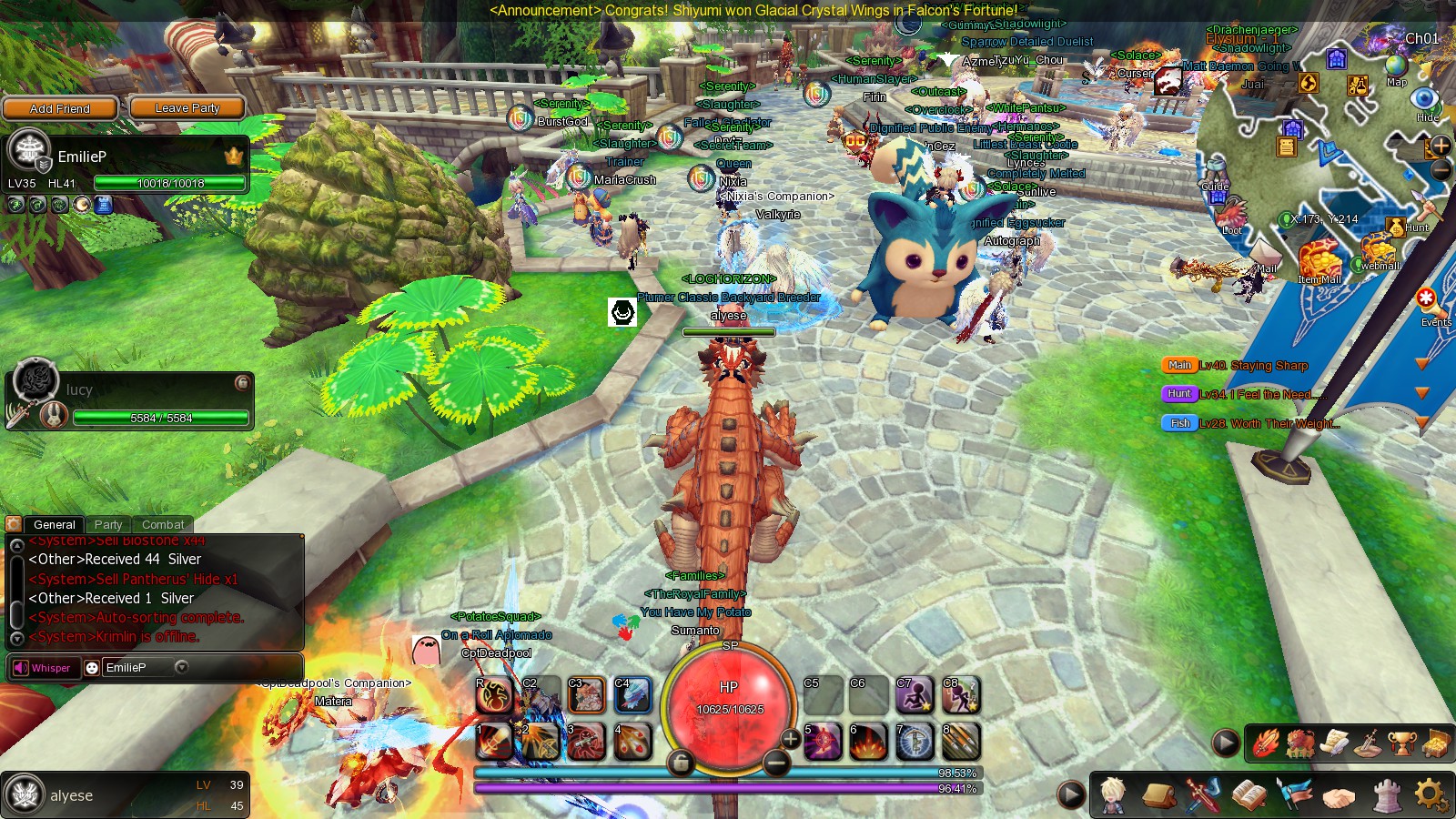Open the achievements Trophy icon
The height and width of the screenshot is (819, 1456).
[1402, 743]
